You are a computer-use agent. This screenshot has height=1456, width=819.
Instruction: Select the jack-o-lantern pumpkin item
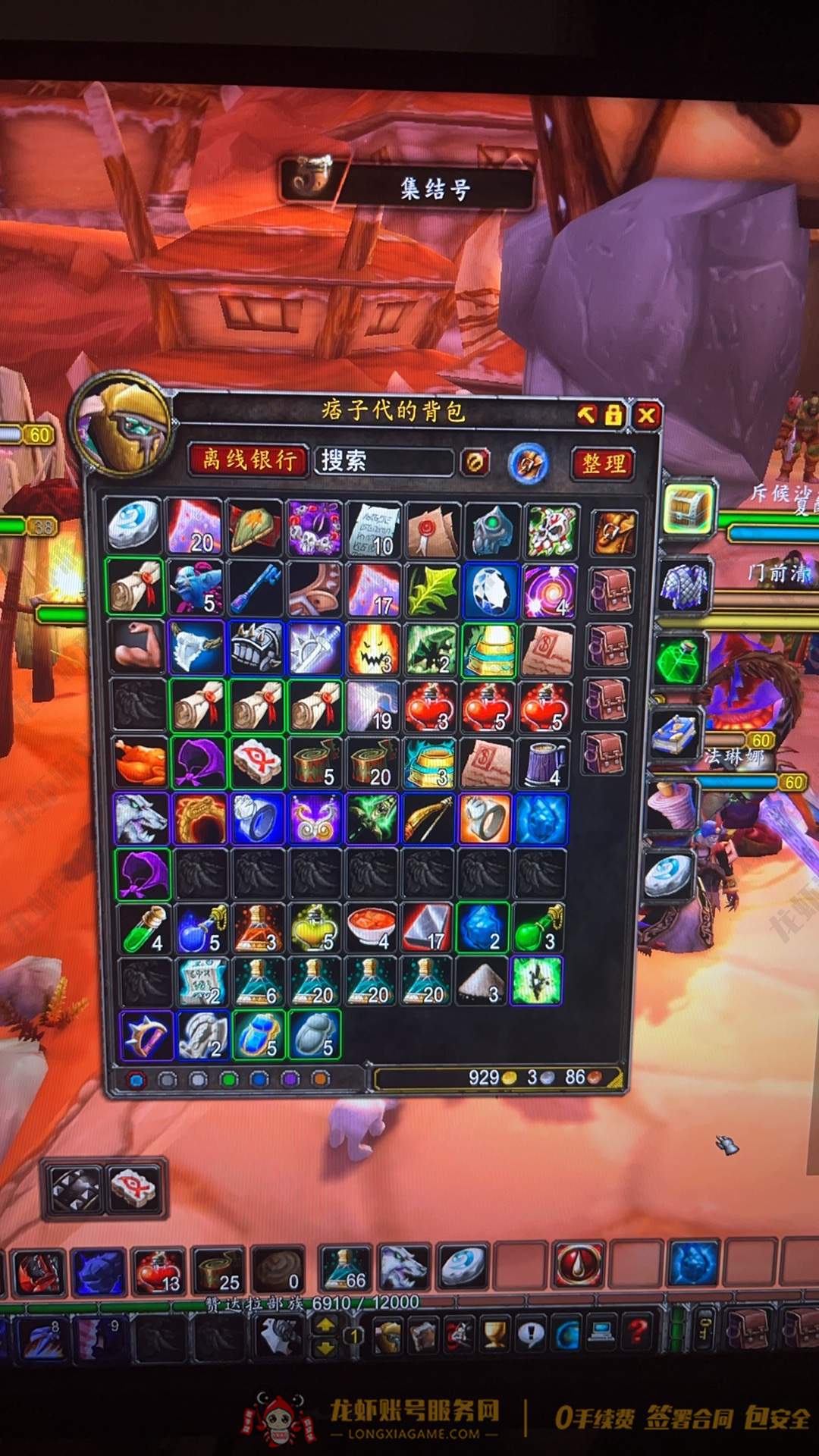tap(372, 648)
